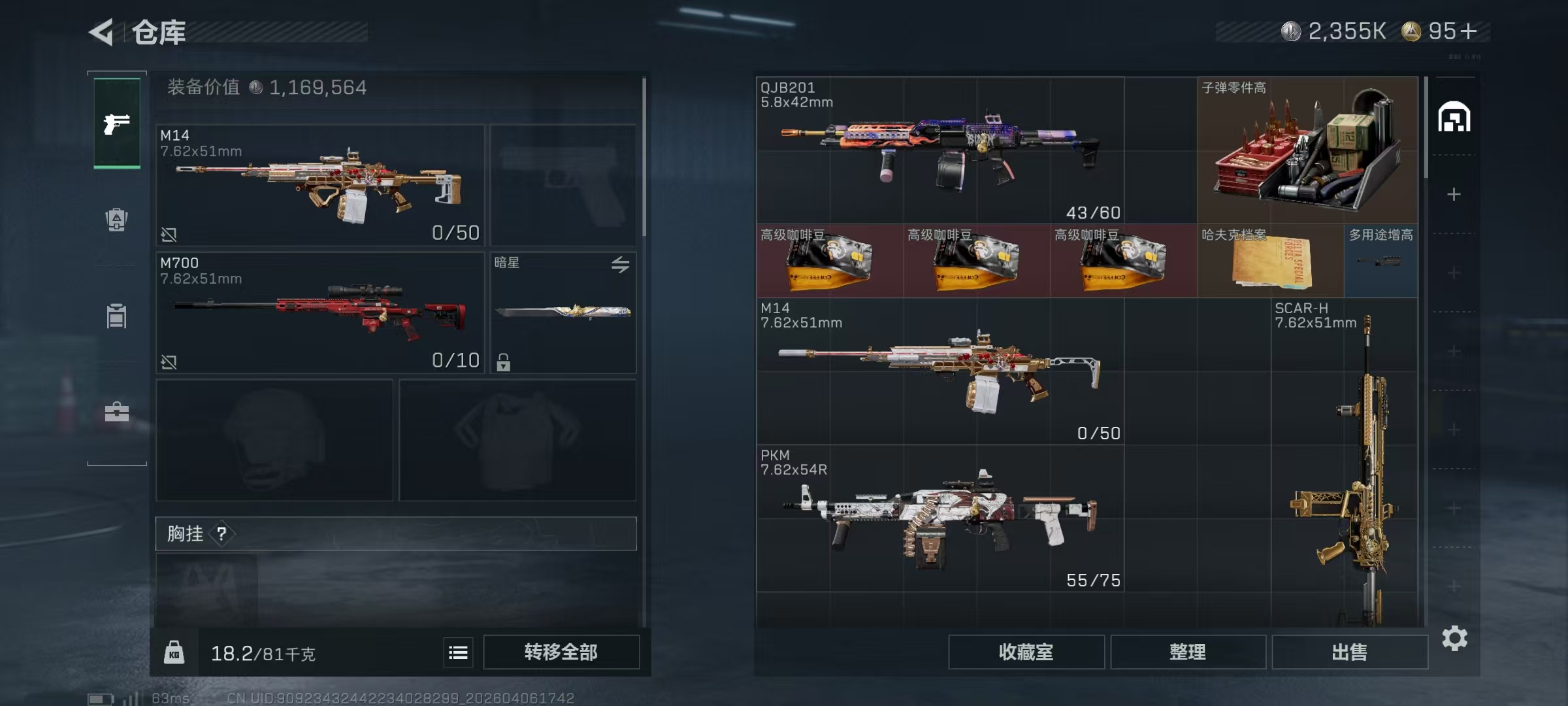Click the 转移全部 transfer all button

click(x=561, y=652)
